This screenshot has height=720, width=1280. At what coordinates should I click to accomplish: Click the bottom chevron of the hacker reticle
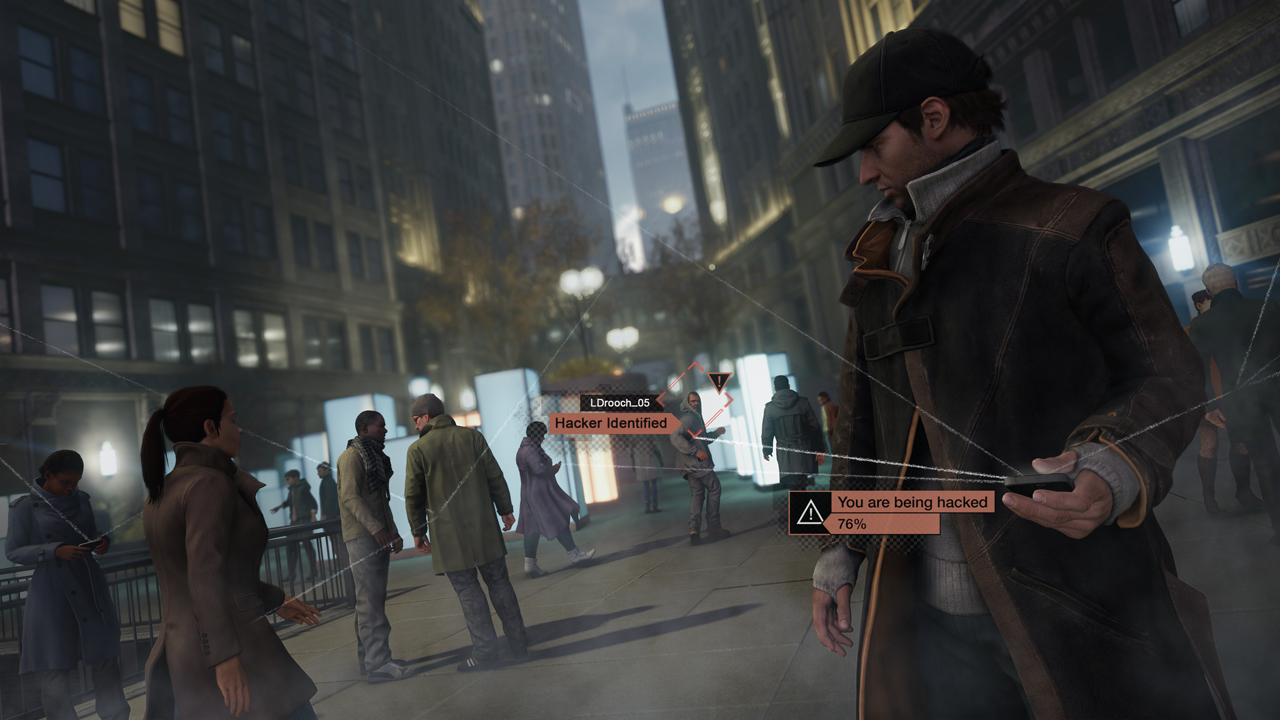point(694,433)
